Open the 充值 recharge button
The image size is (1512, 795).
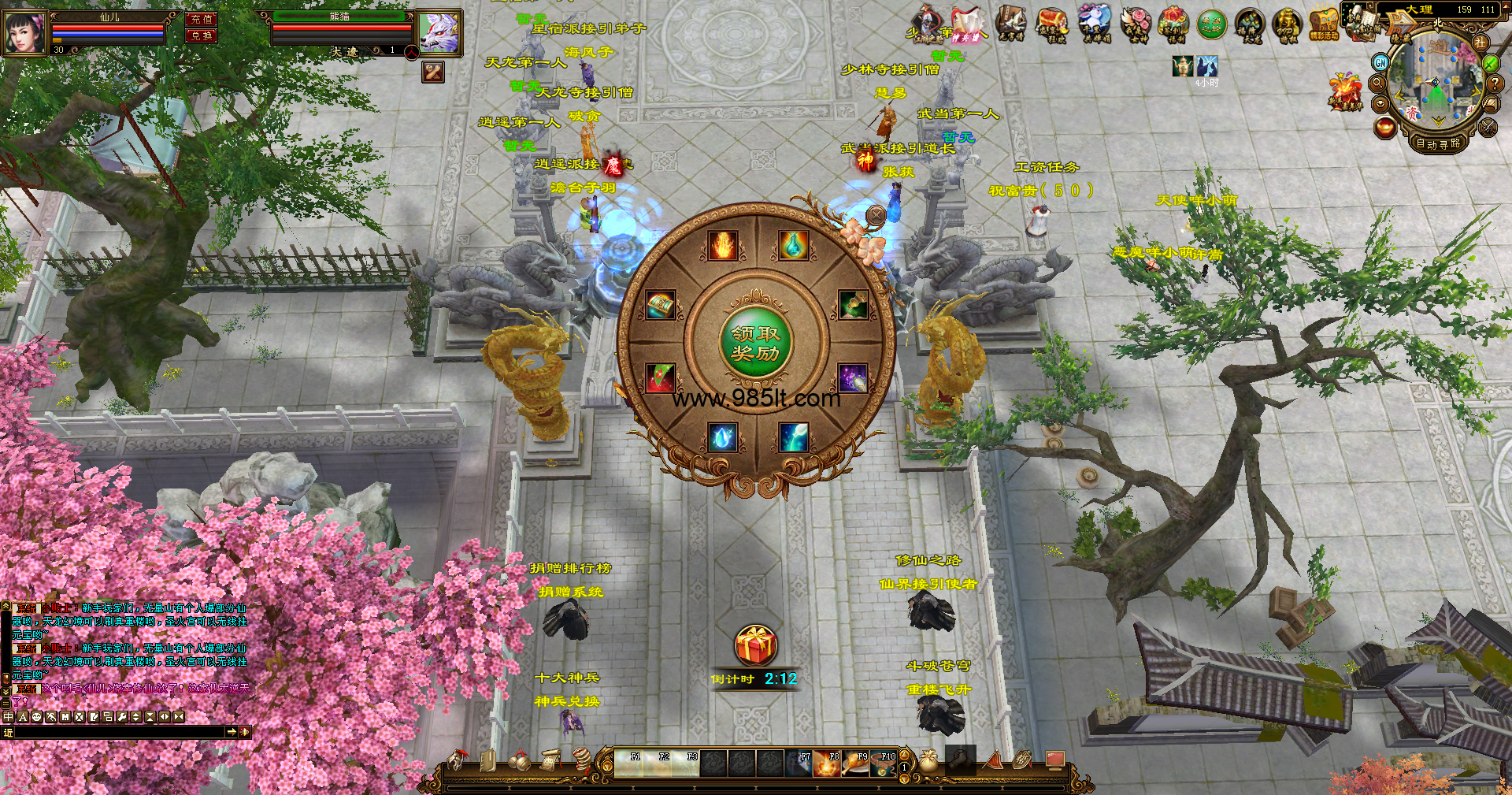pos(202,19)
